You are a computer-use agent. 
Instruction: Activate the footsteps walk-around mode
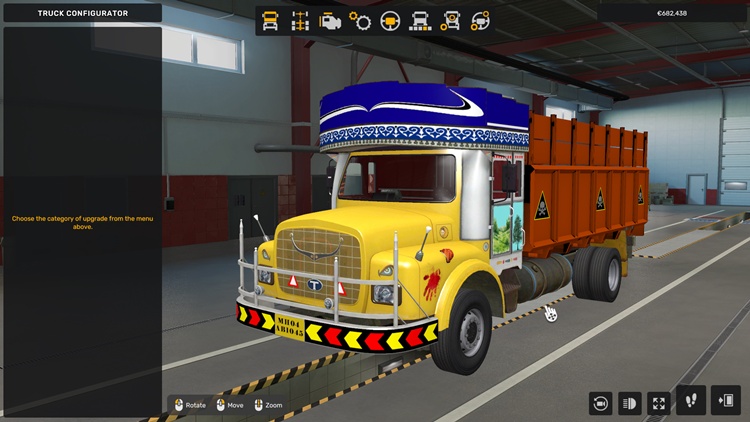[x=691, y=400]
